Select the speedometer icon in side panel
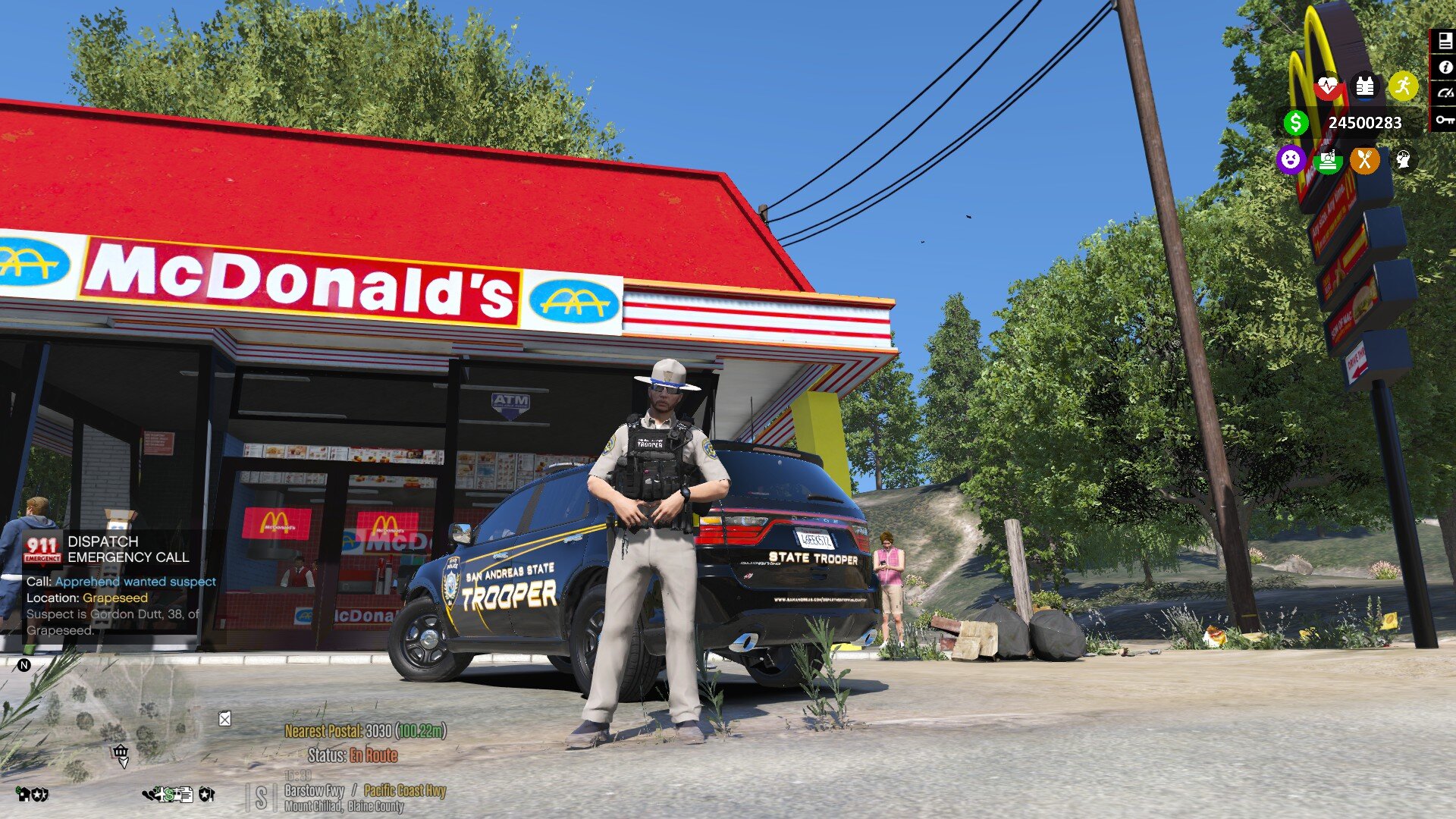 [1444, 93]
